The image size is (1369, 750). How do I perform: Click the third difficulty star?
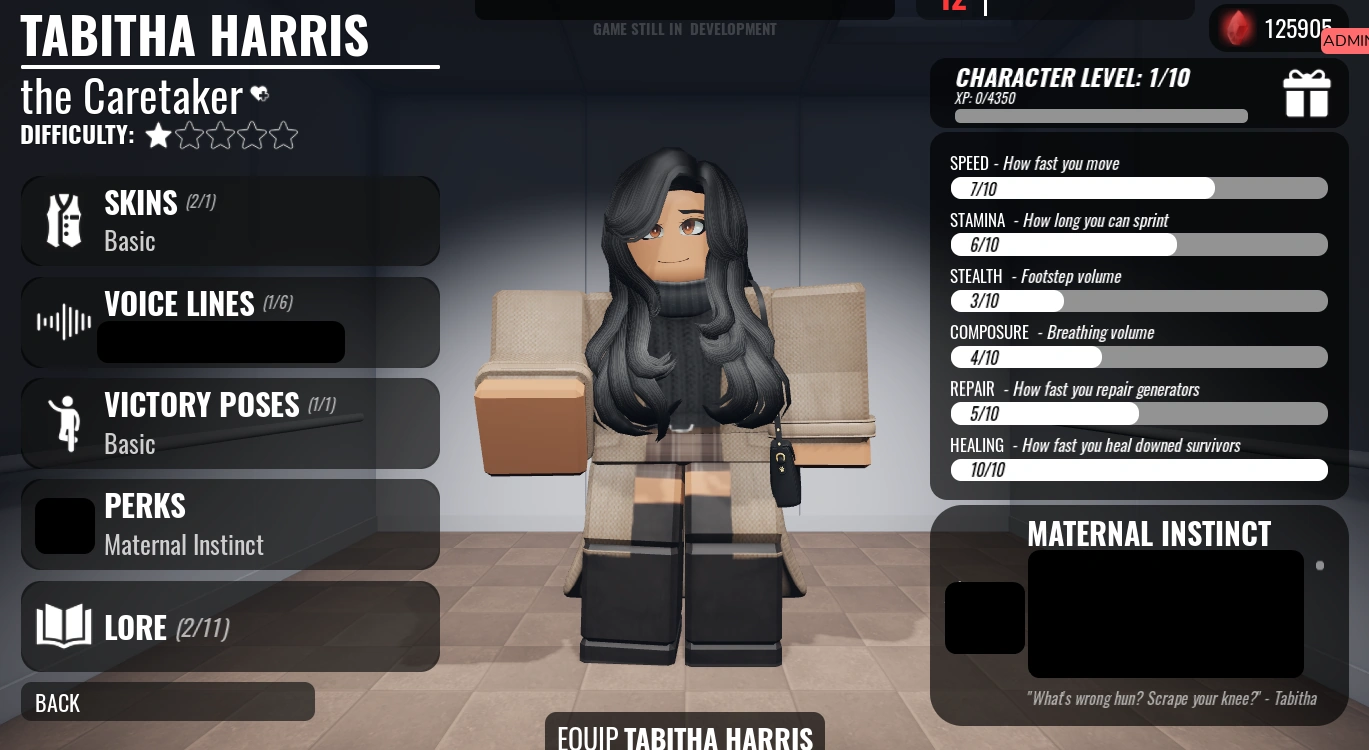(221, 134)
